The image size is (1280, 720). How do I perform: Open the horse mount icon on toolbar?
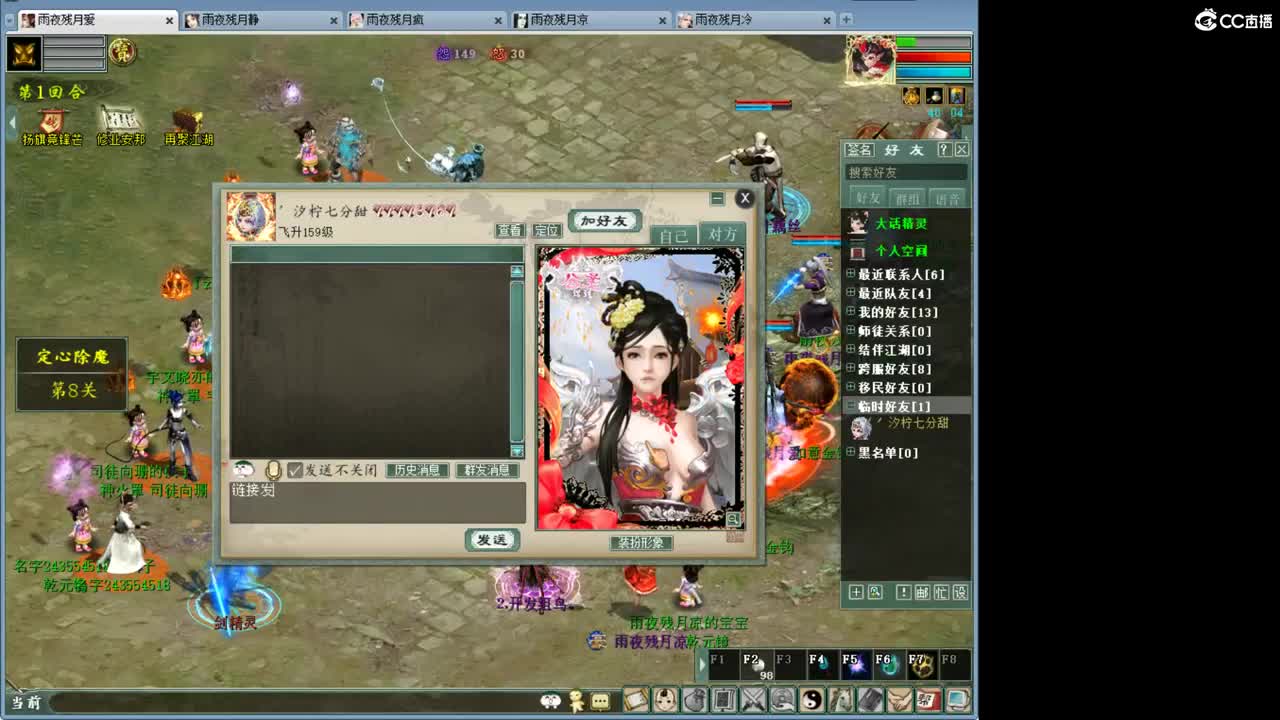[x=840, y=700]
